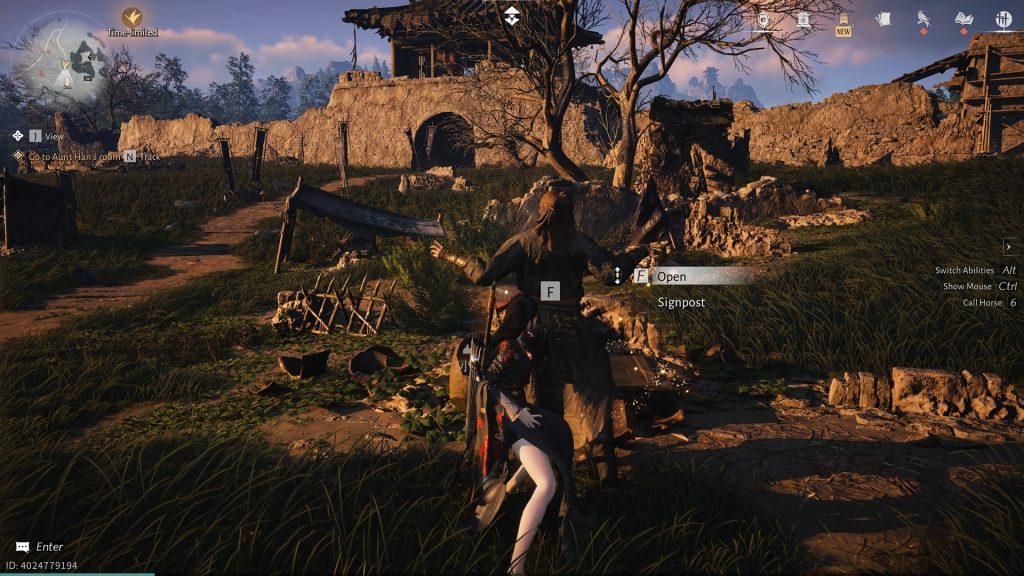The height and width of the screenshot is (576, 1024).
Task: Open the Time-limited event icon
Action: 132,18
